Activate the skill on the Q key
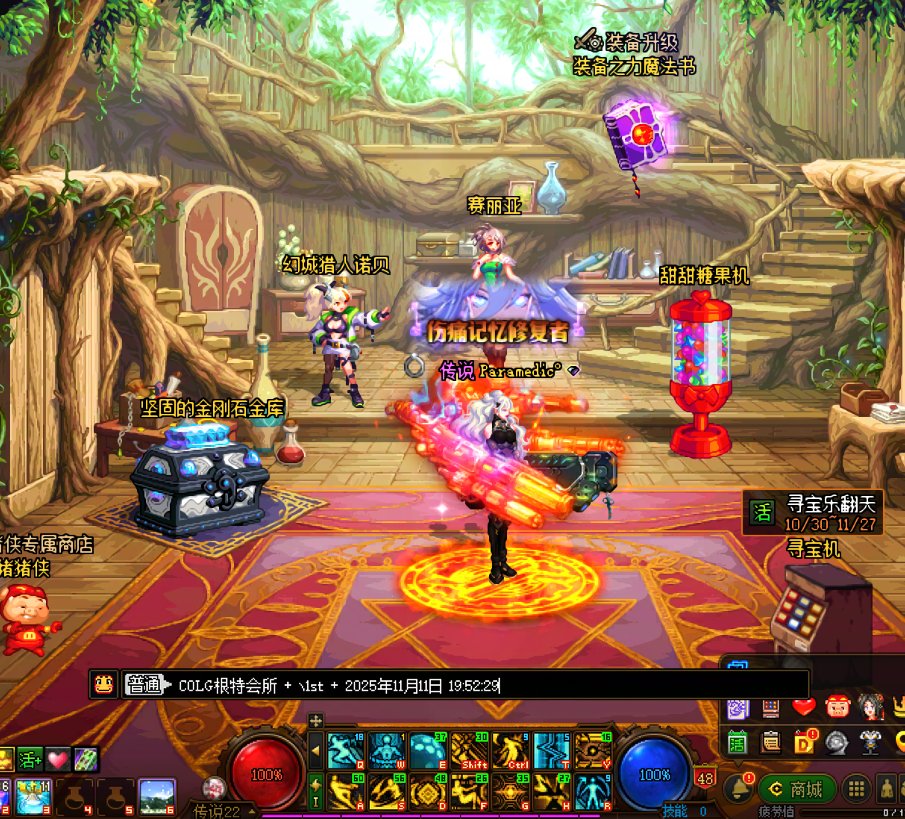This screenshot has height=819, width=905. tap(345, 750)
